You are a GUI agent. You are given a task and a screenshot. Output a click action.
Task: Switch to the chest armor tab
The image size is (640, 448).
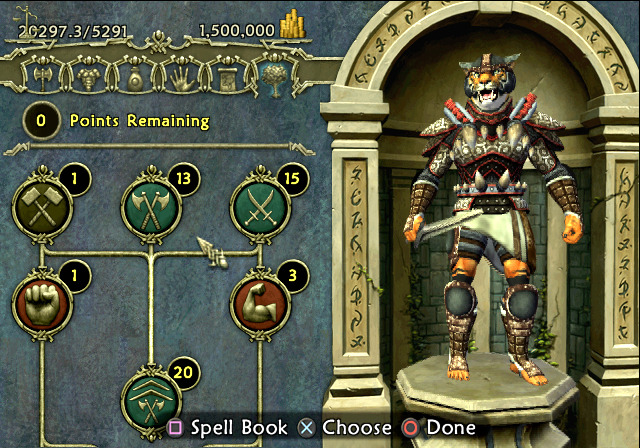[90, 77]
